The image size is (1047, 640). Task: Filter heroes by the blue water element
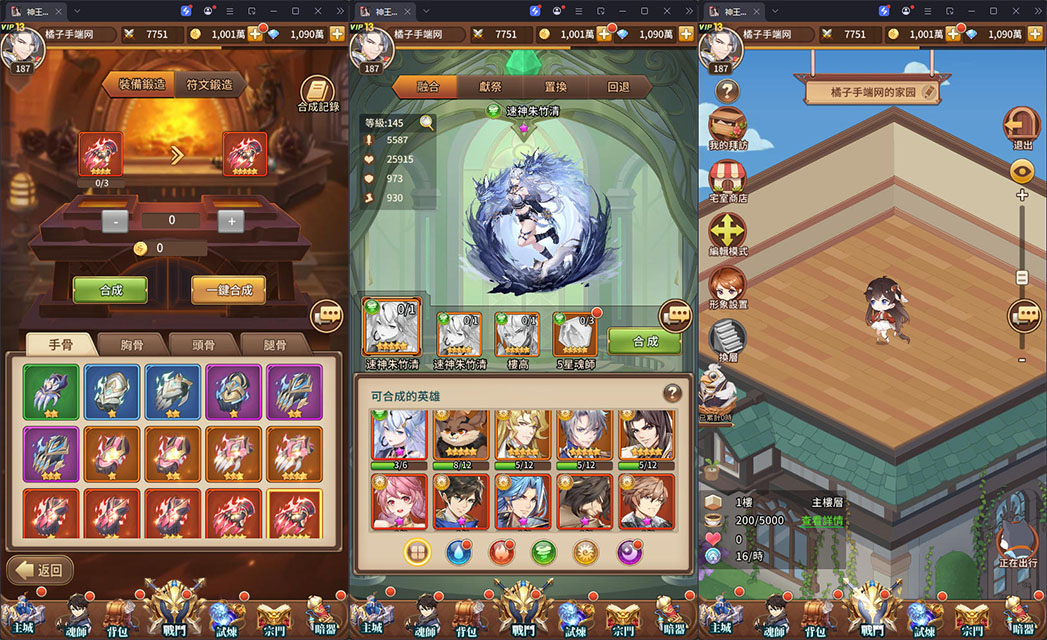tap(456, 551)
